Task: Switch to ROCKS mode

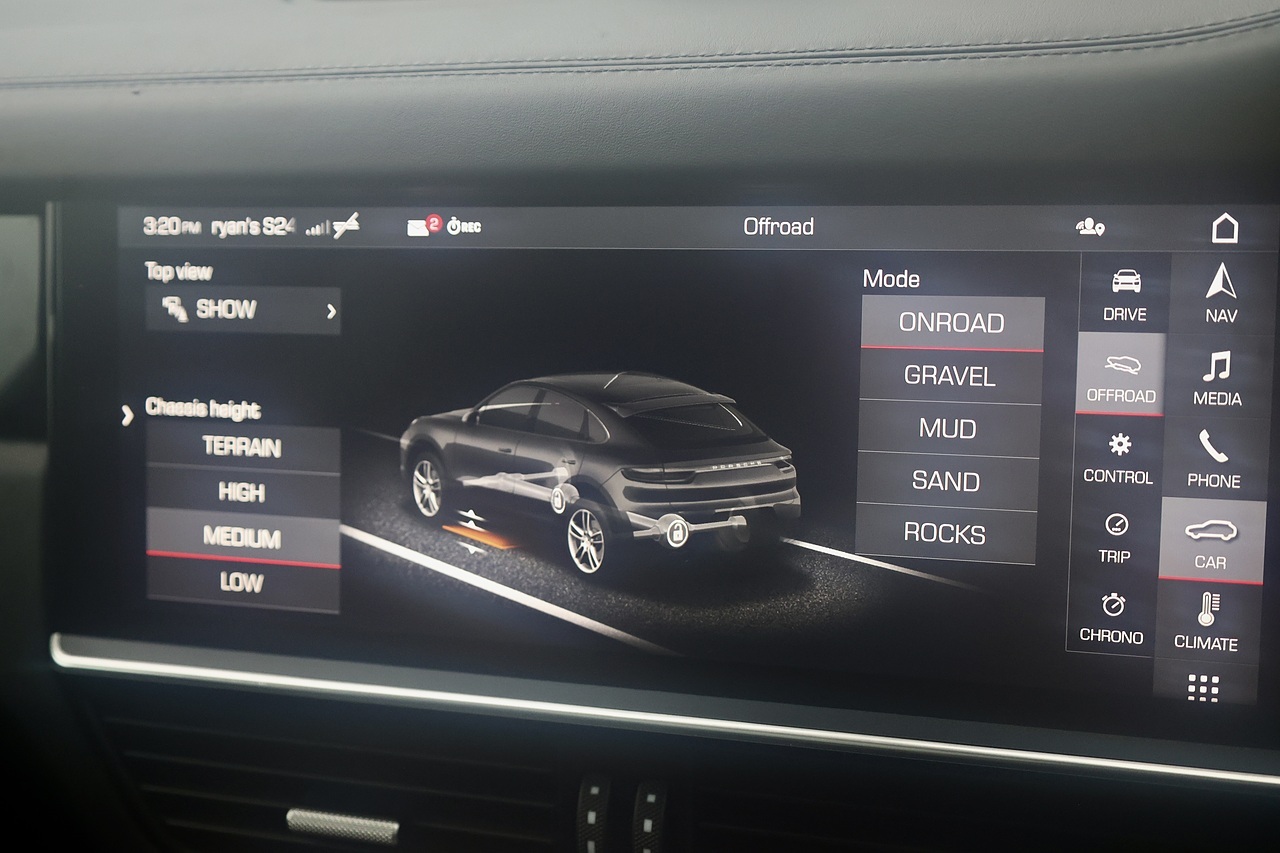Action: 946,535
